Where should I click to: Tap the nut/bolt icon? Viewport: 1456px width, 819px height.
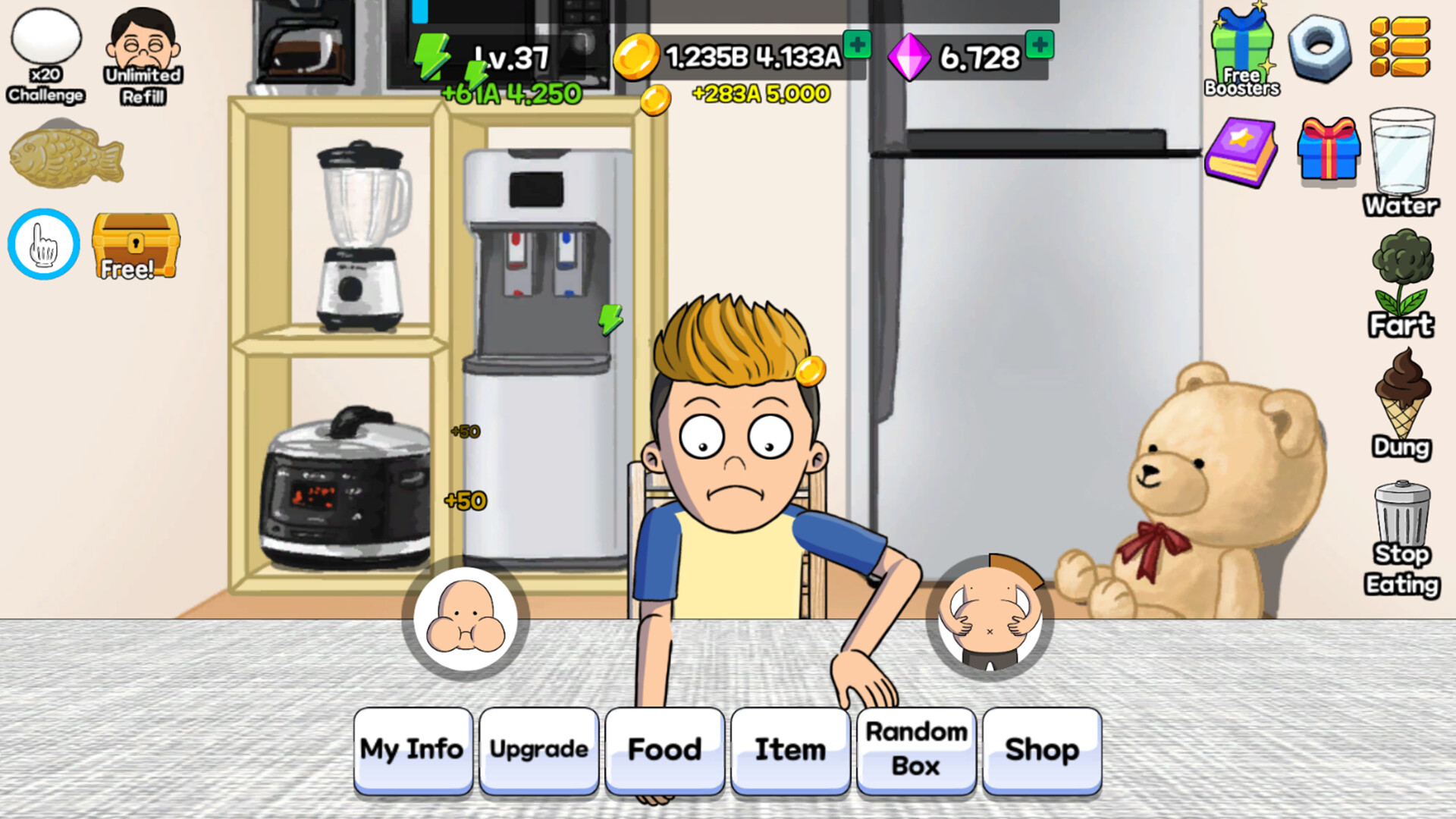pyautogui.click(x=1321, y=47)
